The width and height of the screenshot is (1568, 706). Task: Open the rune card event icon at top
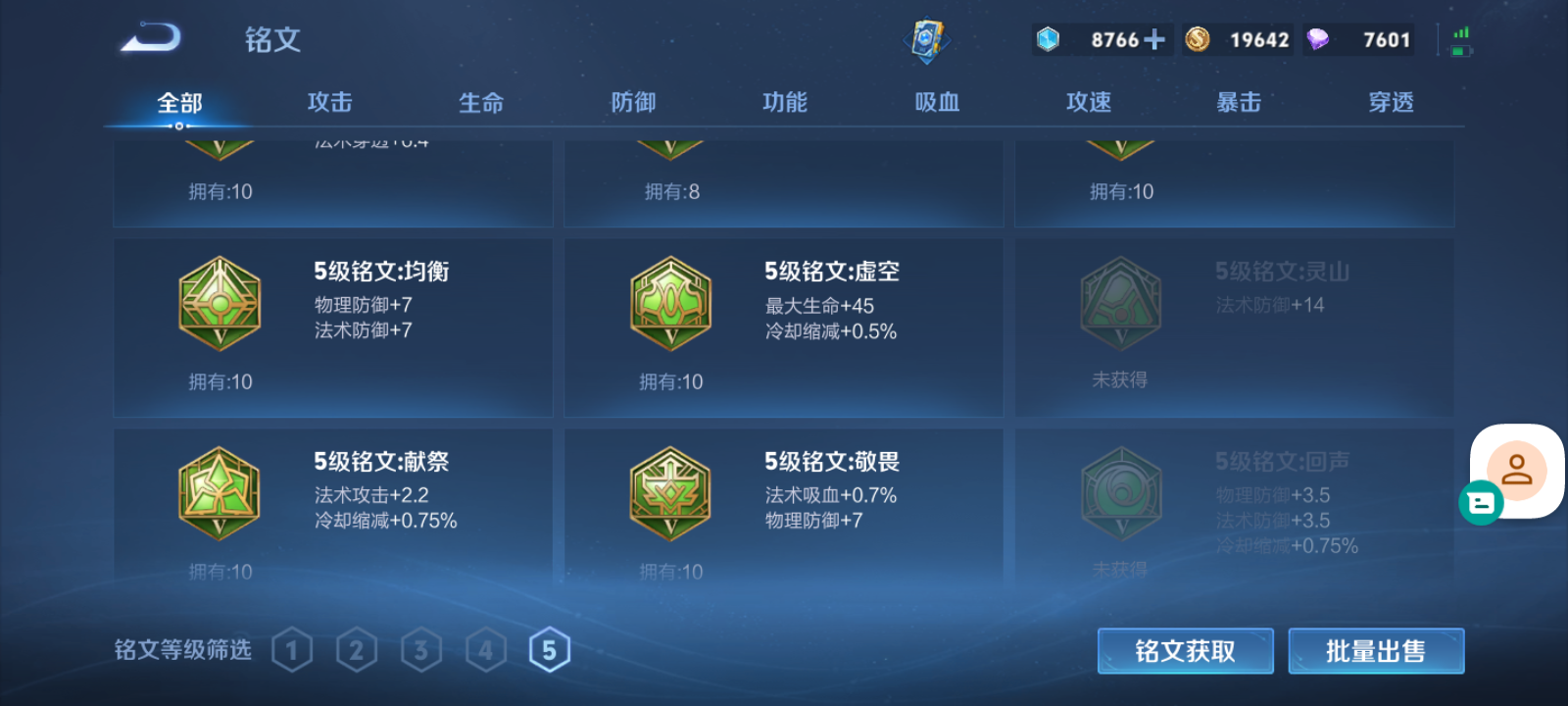pos(927,39)
